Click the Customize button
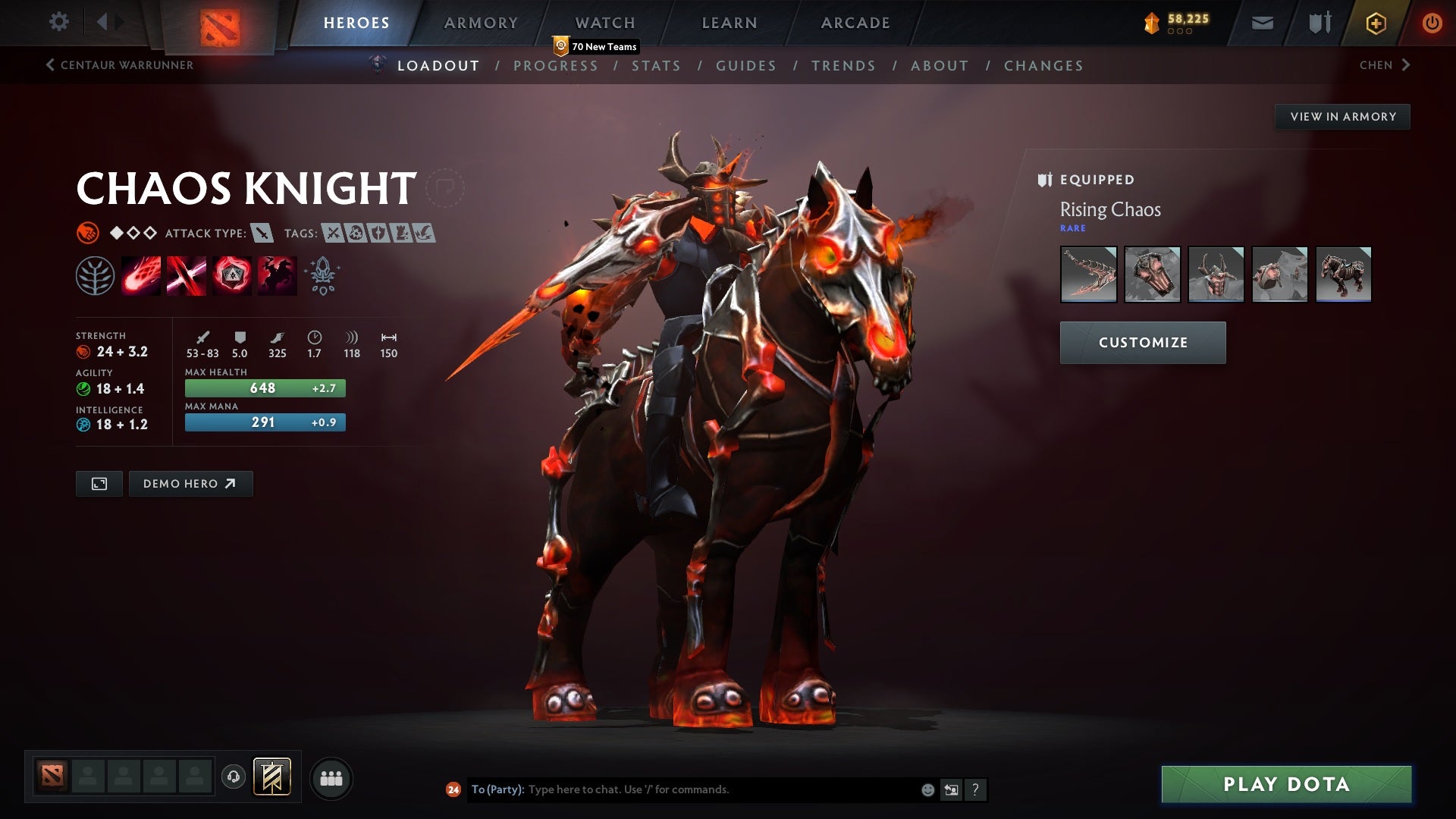Screen dimensions: 1456x819 click(x=1142, y=342)
